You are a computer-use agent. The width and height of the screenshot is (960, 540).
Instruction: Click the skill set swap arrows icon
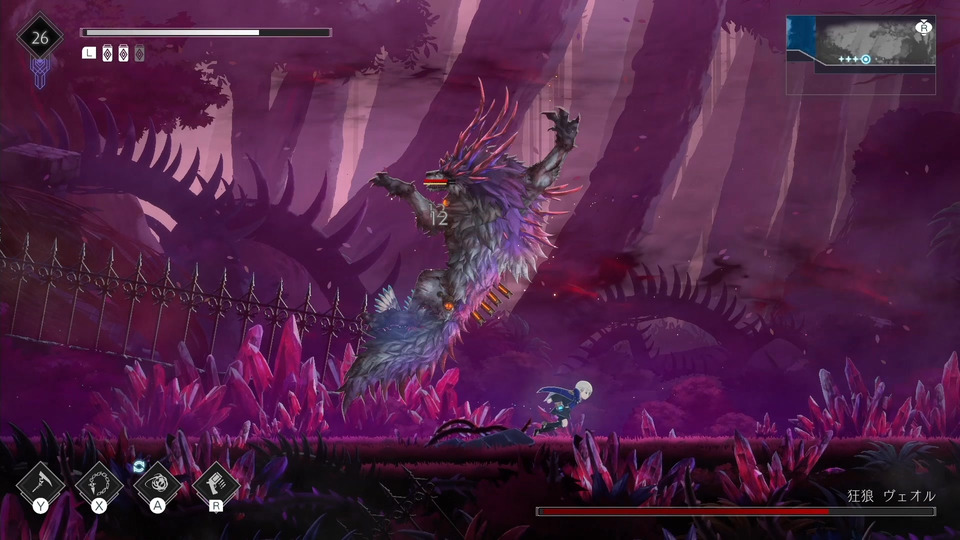pos(139,466)
